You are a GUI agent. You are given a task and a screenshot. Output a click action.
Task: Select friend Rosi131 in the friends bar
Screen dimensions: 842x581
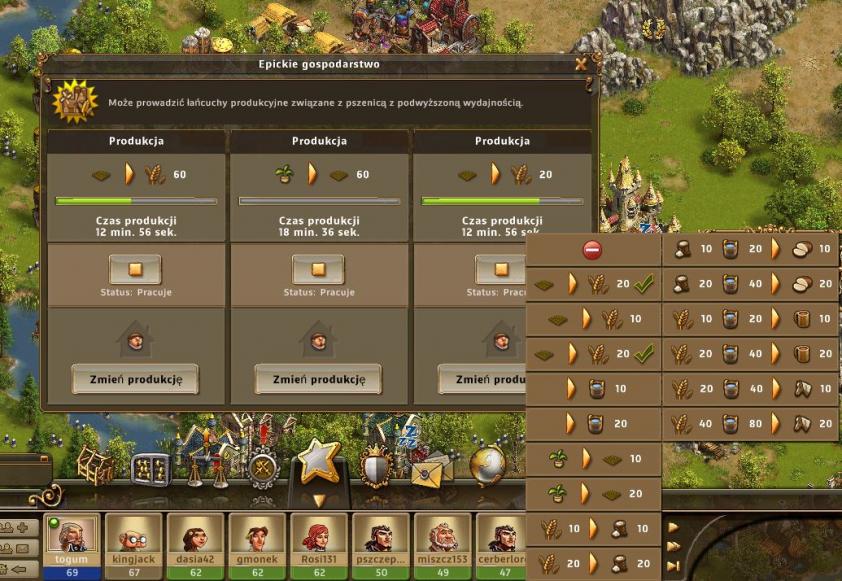(319, 540)
